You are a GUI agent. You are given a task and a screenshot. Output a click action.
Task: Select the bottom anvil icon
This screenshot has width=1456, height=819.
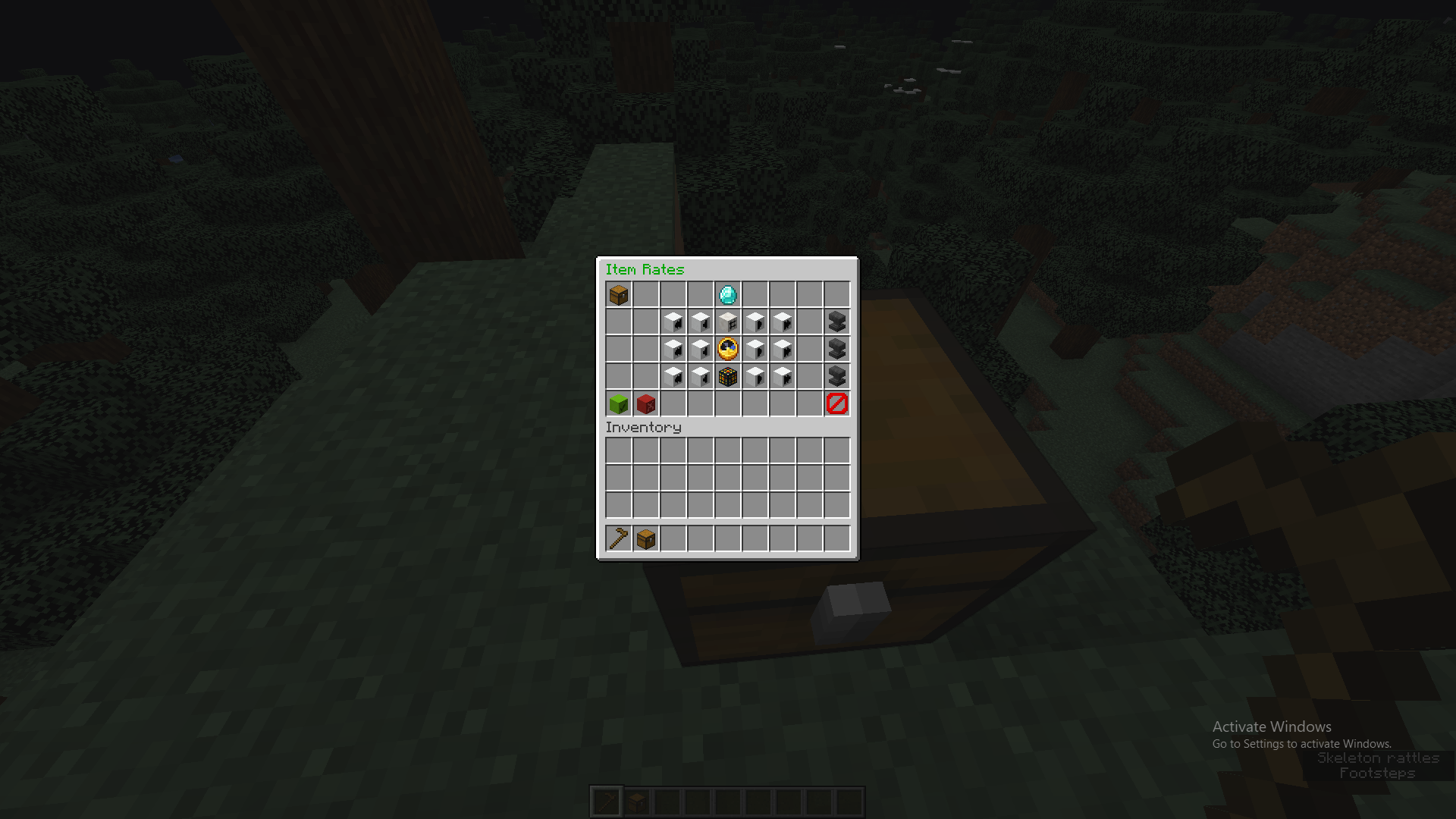click(836, 375)
